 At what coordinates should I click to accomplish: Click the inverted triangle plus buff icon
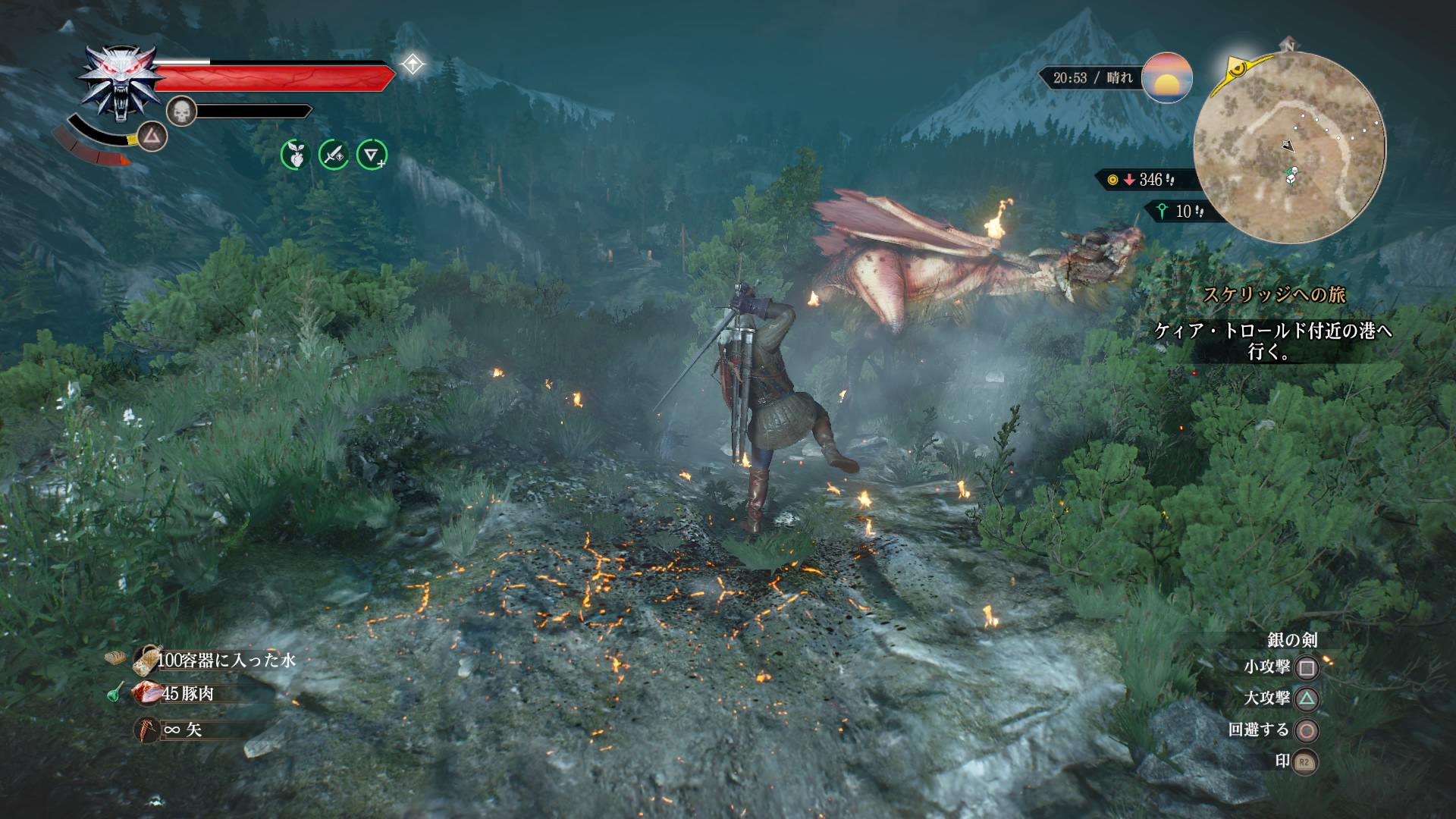click(x=372, y=155)
